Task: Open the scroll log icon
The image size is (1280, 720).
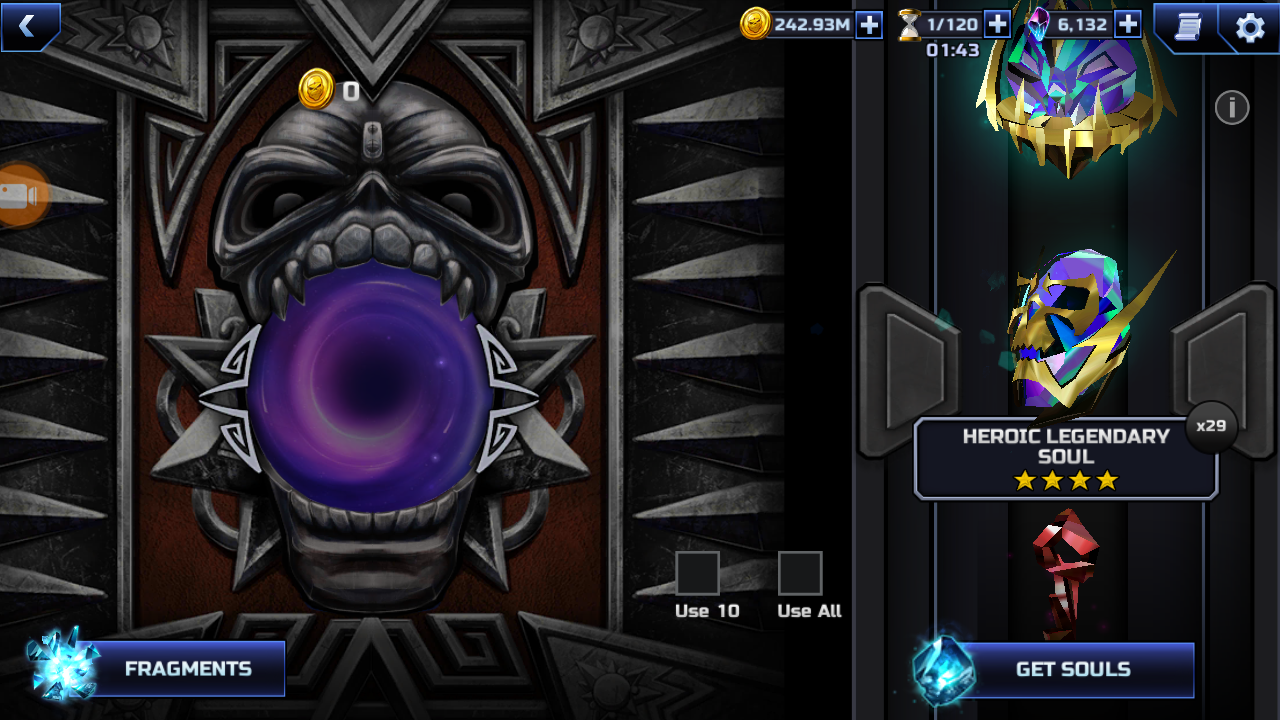Action: [x=1187, y=26]
